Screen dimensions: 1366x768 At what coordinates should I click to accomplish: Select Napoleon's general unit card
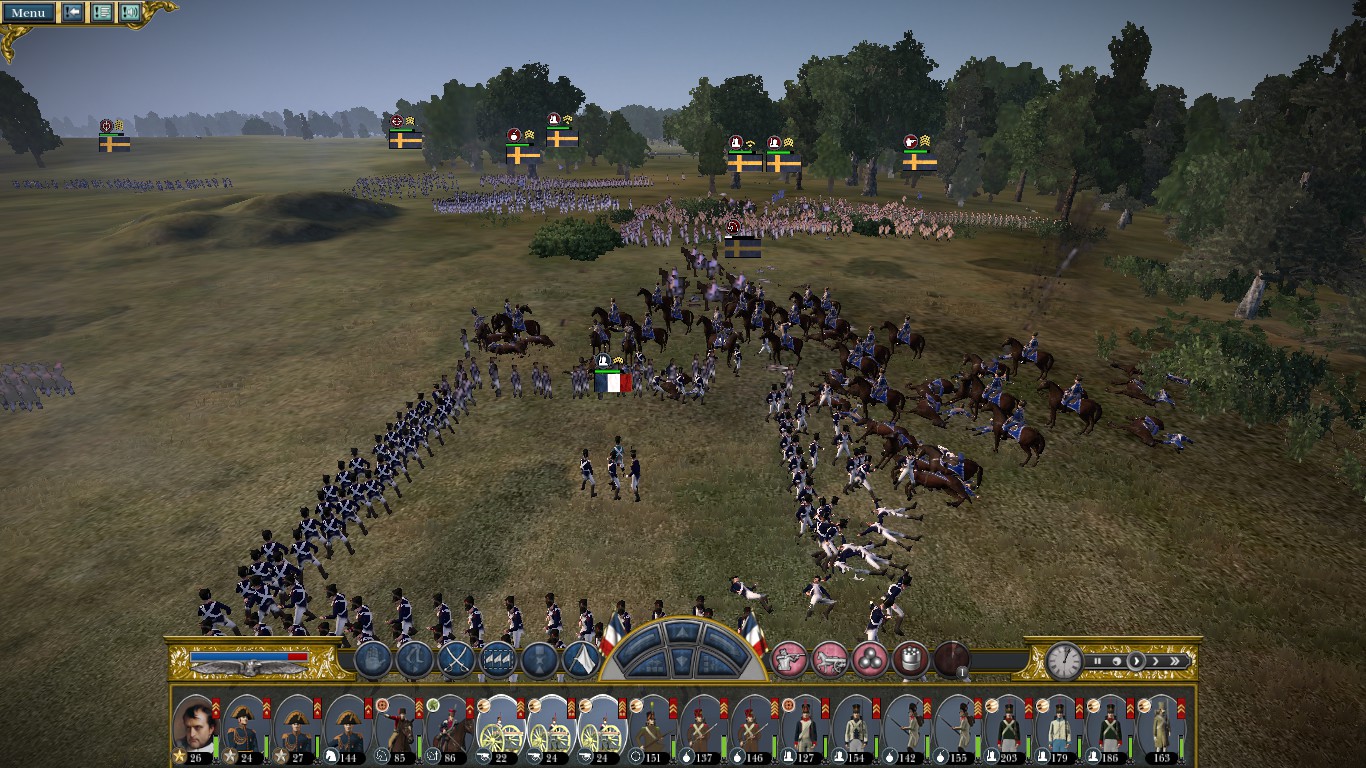196,727
